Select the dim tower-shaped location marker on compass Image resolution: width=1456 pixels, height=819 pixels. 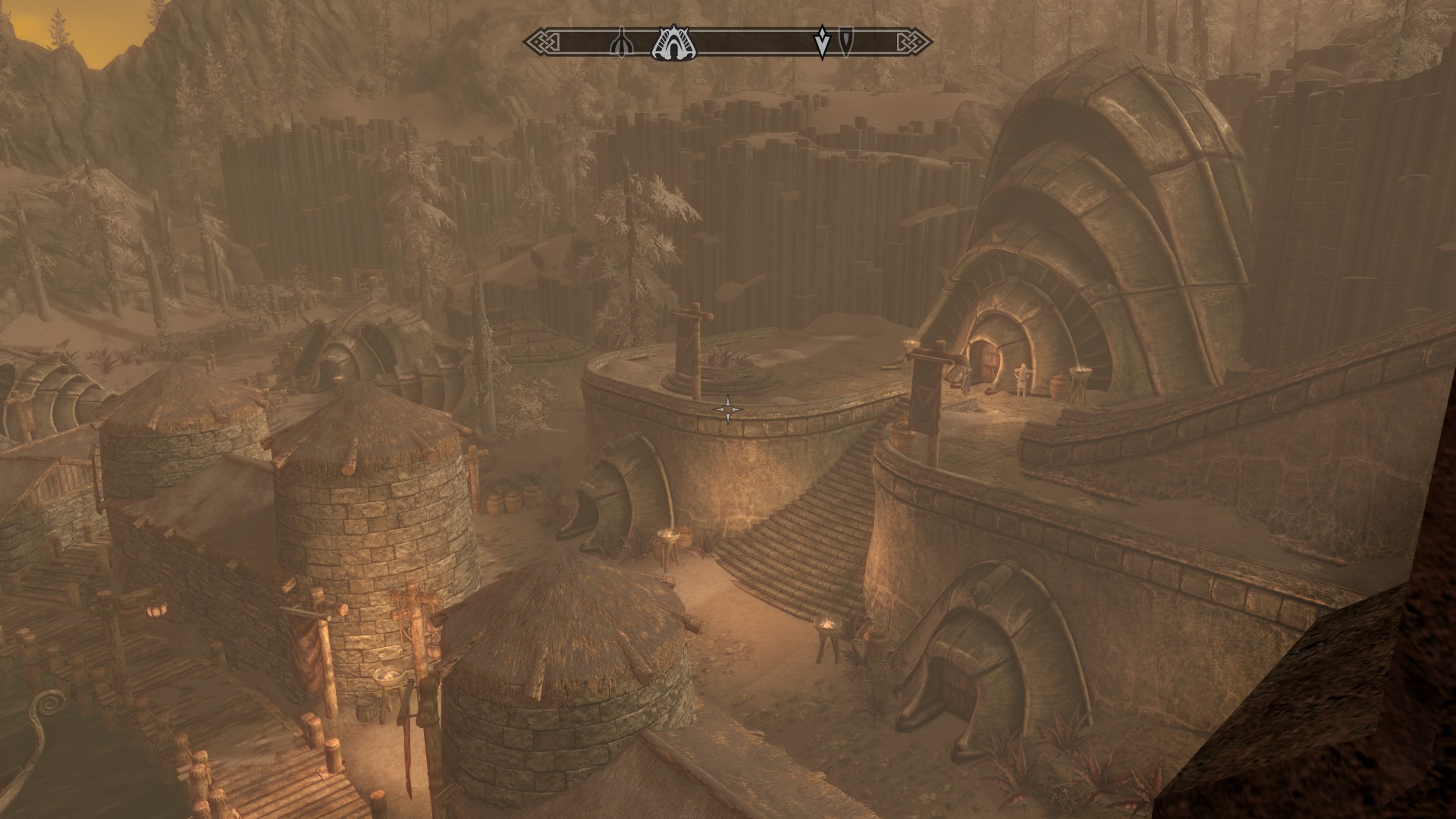pyautogui.click(x=621, y=44)
